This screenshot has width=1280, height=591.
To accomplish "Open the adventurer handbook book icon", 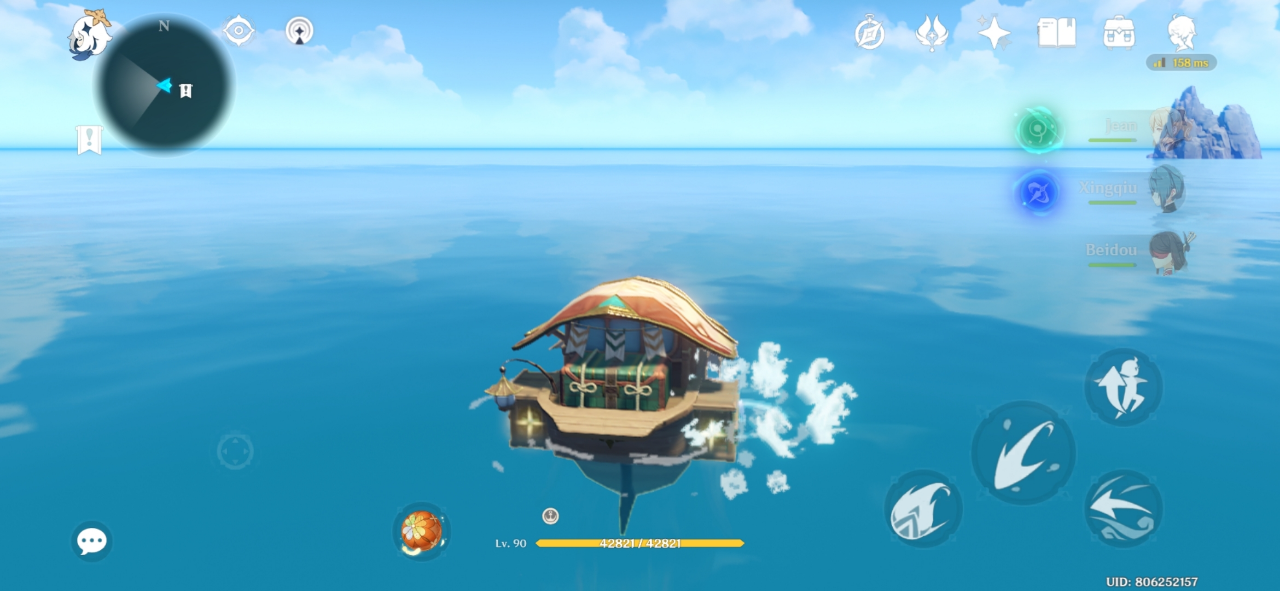I will coord(1056,33).
